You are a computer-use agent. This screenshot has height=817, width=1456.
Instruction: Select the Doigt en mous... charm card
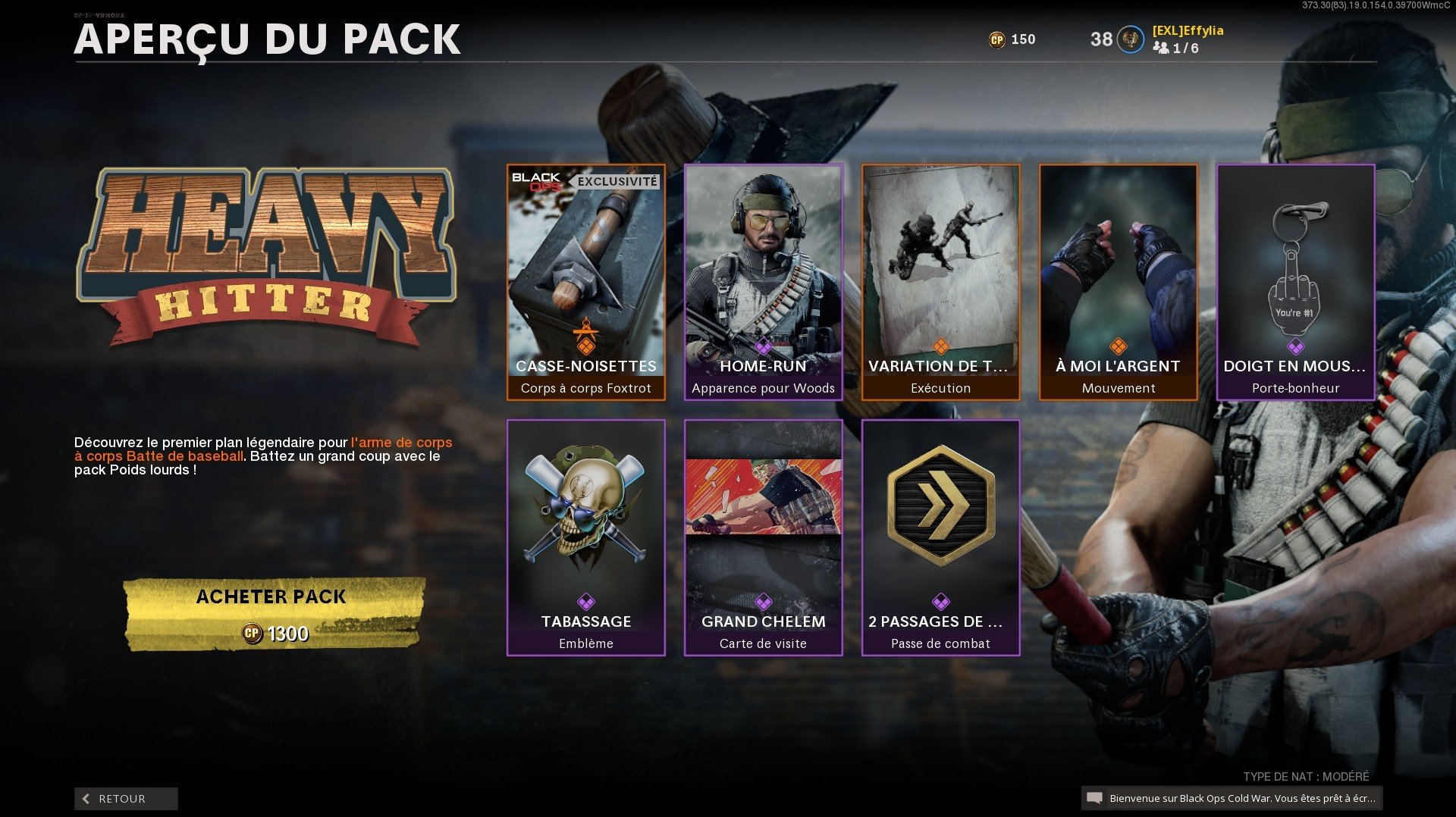1295,282
